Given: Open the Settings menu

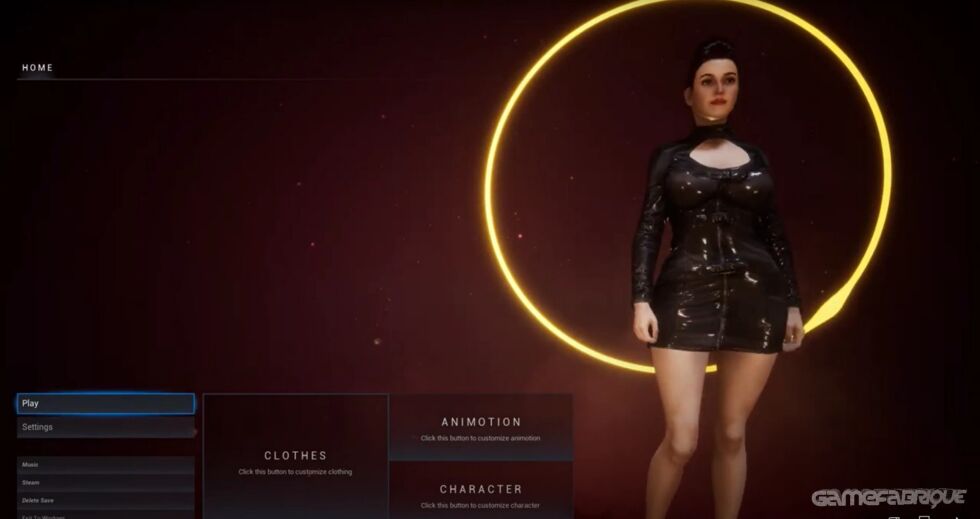Looking at the screenshot, I should click(x=105, y=427).
